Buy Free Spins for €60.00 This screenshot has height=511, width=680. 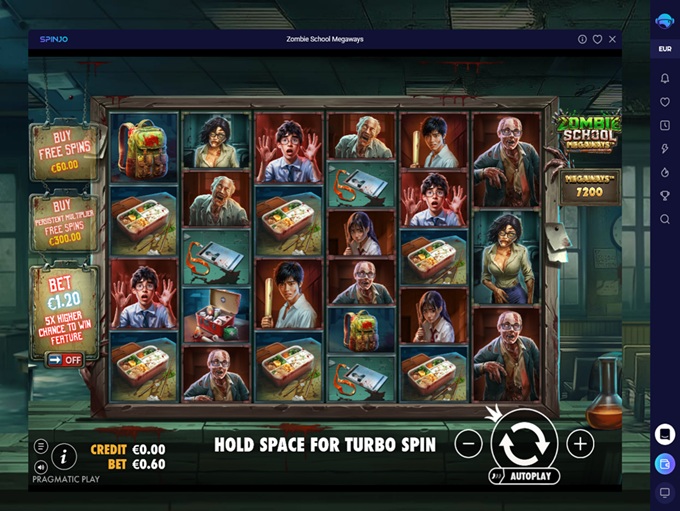coord(64,152)
